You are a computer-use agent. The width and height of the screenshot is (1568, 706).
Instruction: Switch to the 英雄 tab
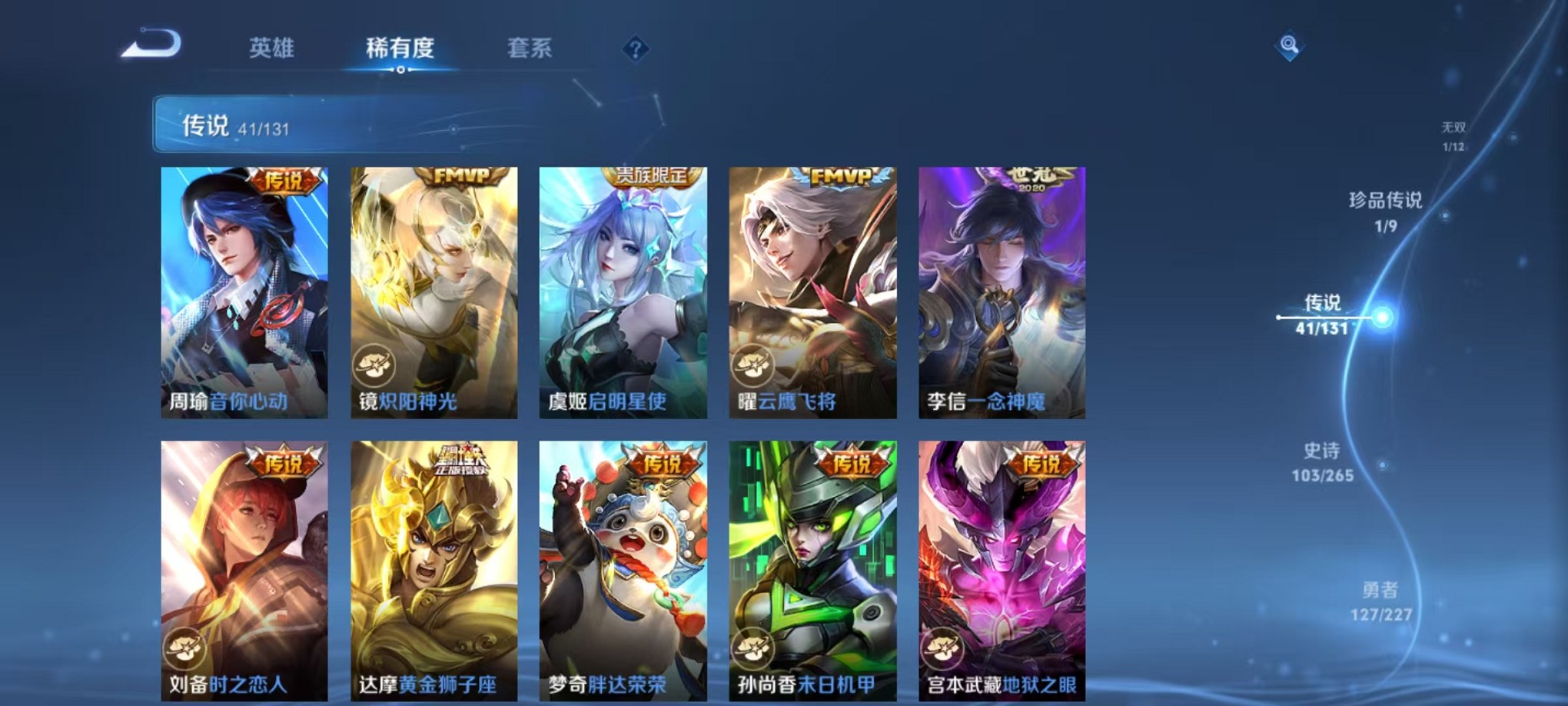tap(273, 48)
